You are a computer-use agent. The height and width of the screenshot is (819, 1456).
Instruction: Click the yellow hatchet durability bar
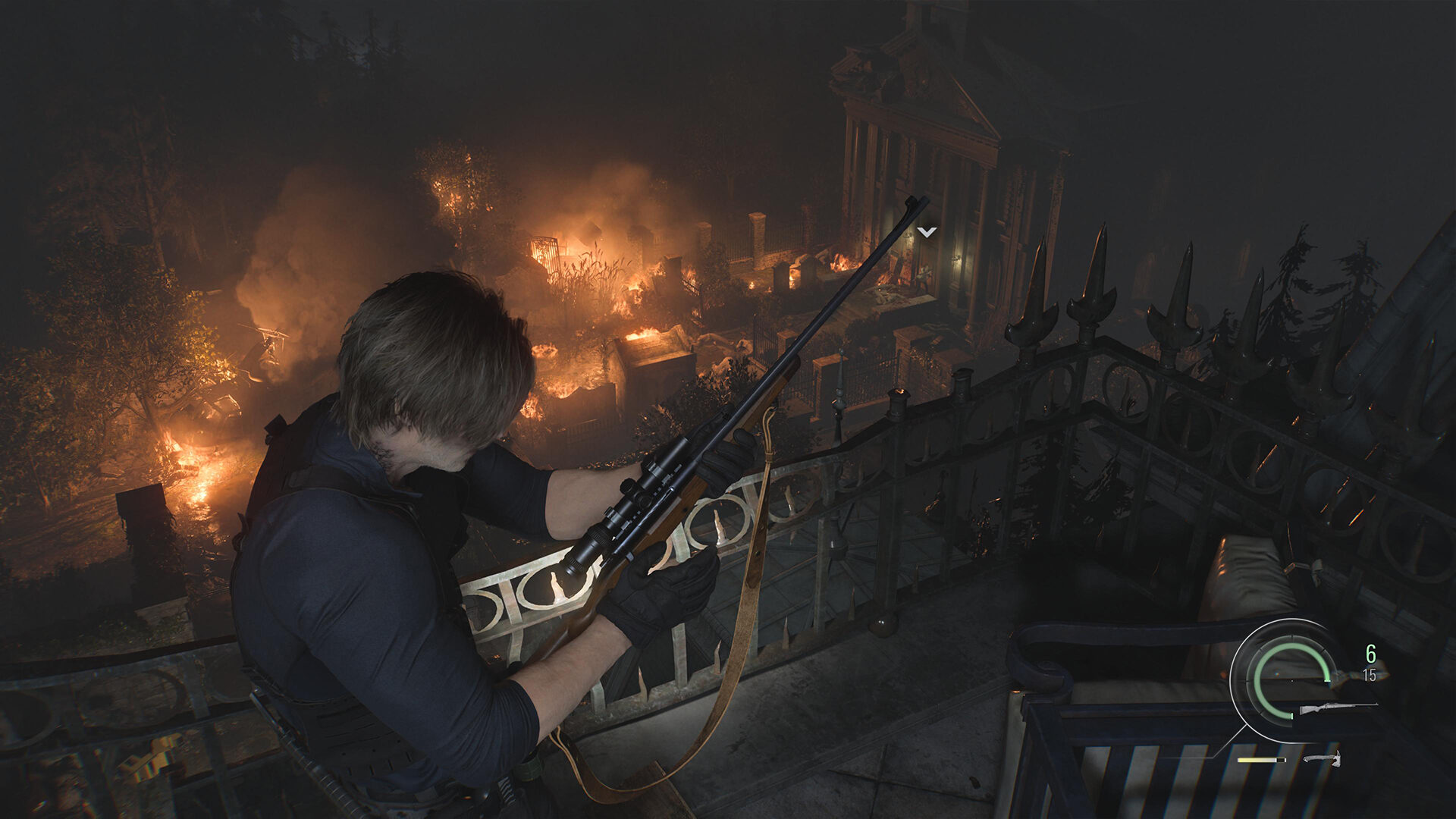(x=1257, y=760)
